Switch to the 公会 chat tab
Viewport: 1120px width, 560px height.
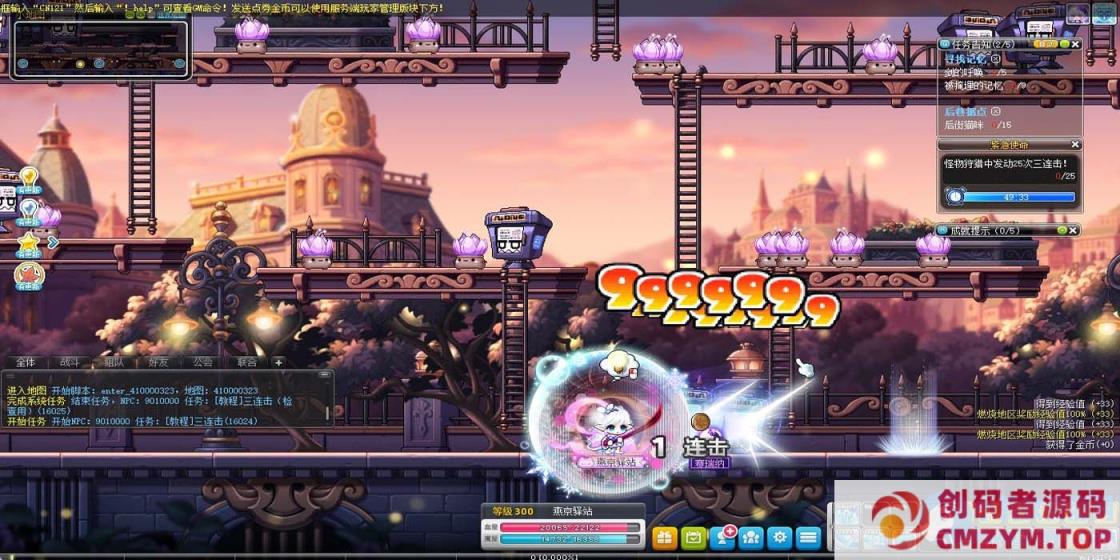coord(203,362)
